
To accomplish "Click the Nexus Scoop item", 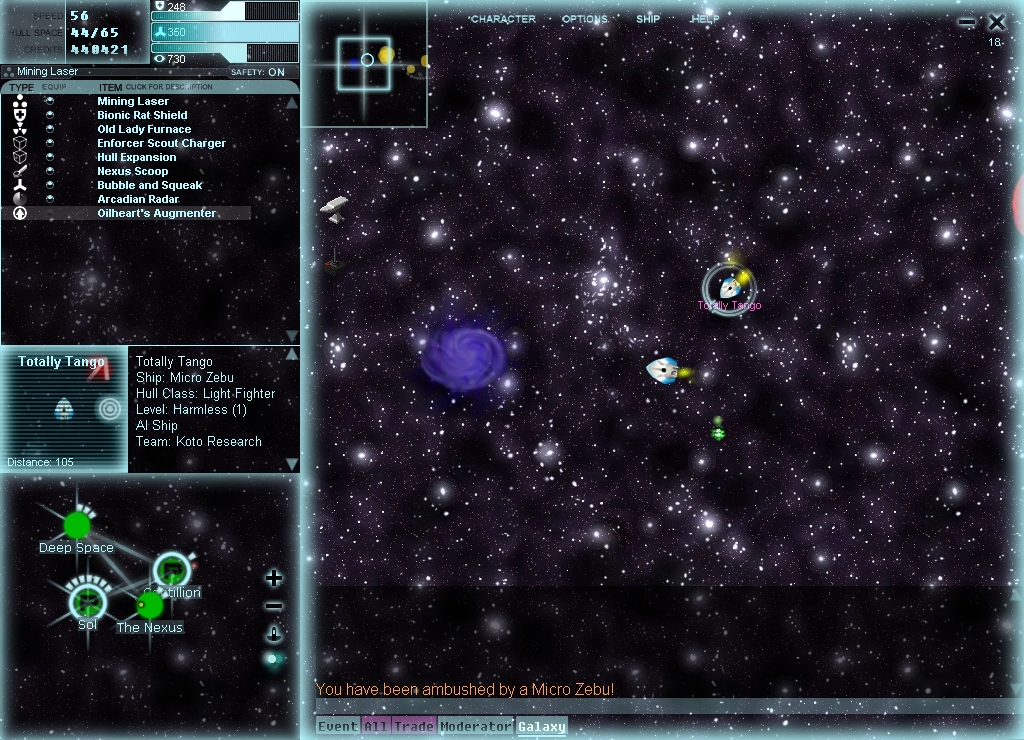I will (x=133, y=171).
